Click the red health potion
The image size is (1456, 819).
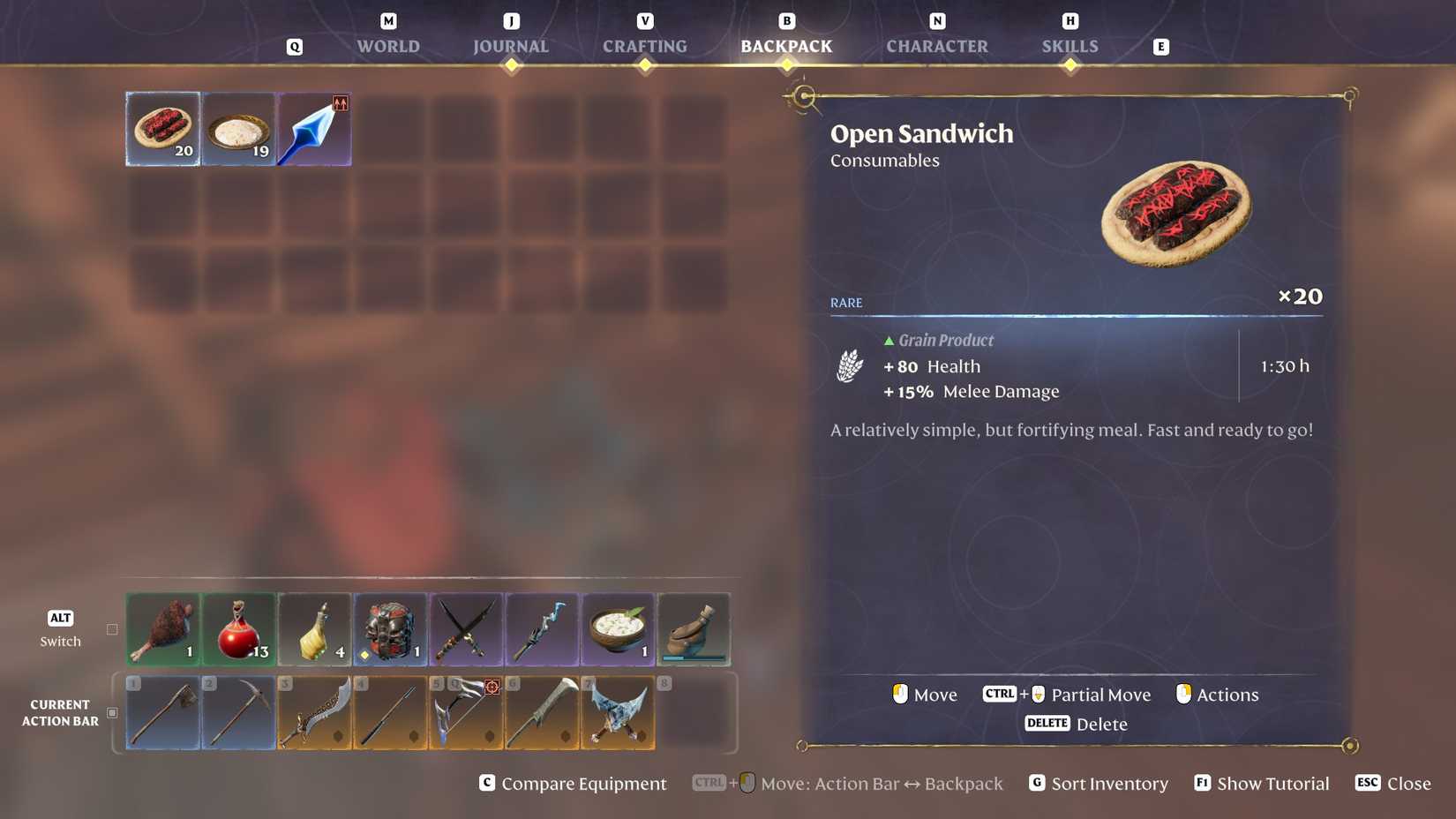pyautogui.click(x=238, y=628)
